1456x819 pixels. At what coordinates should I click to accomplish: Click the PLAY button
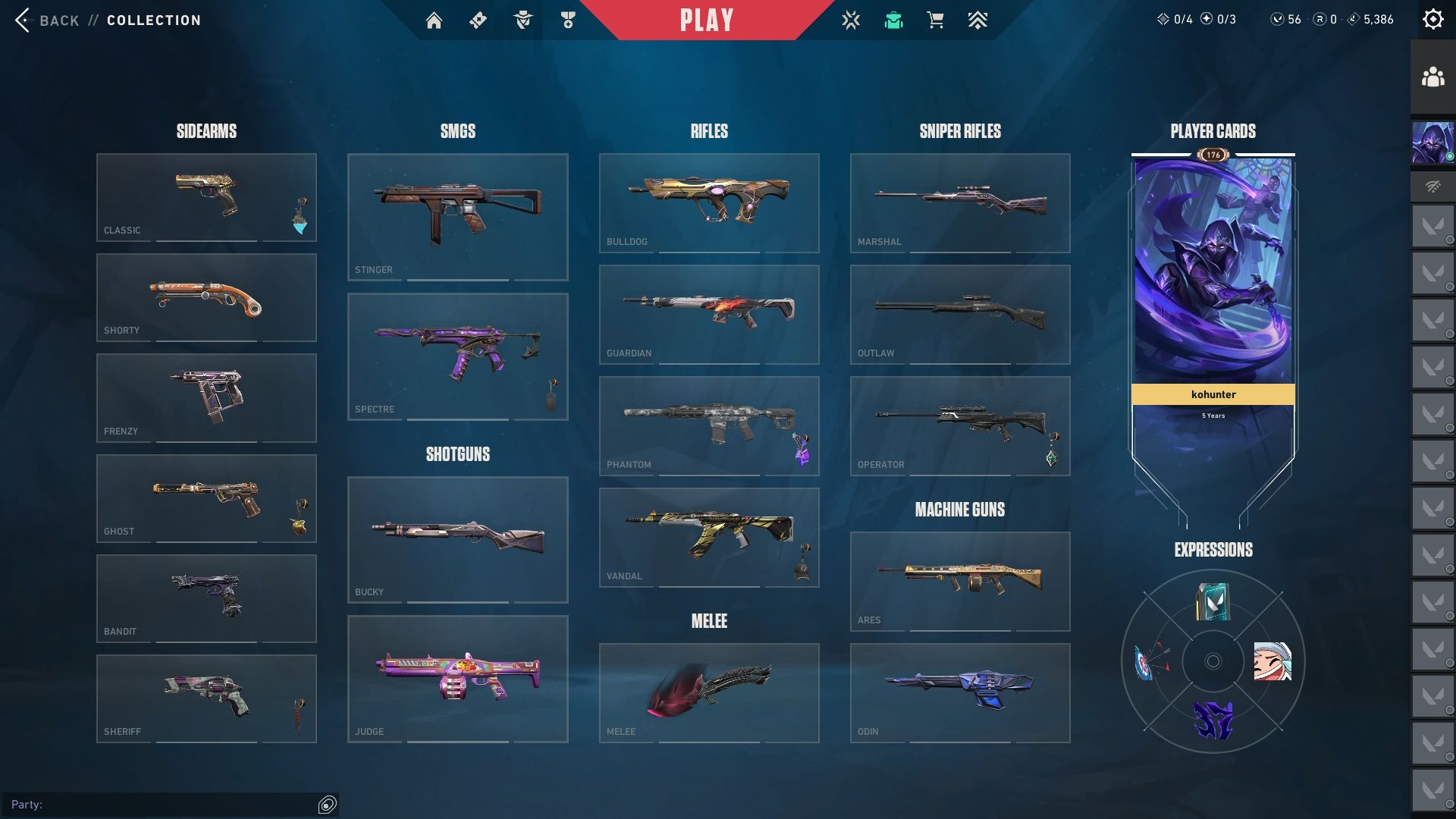[x=706, y=20]
